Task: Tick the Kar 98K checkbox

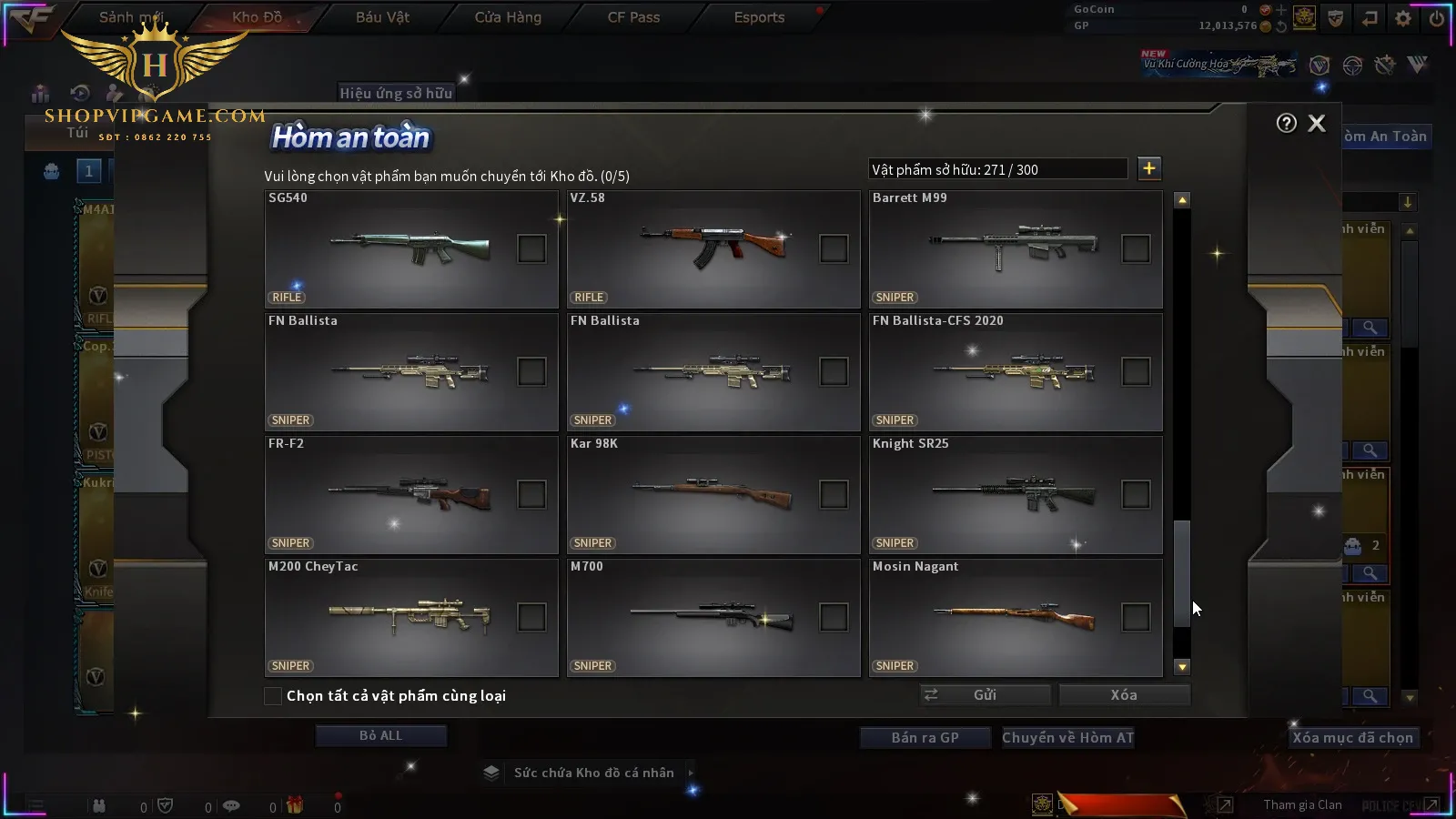Action: click(x=834, y=494)
